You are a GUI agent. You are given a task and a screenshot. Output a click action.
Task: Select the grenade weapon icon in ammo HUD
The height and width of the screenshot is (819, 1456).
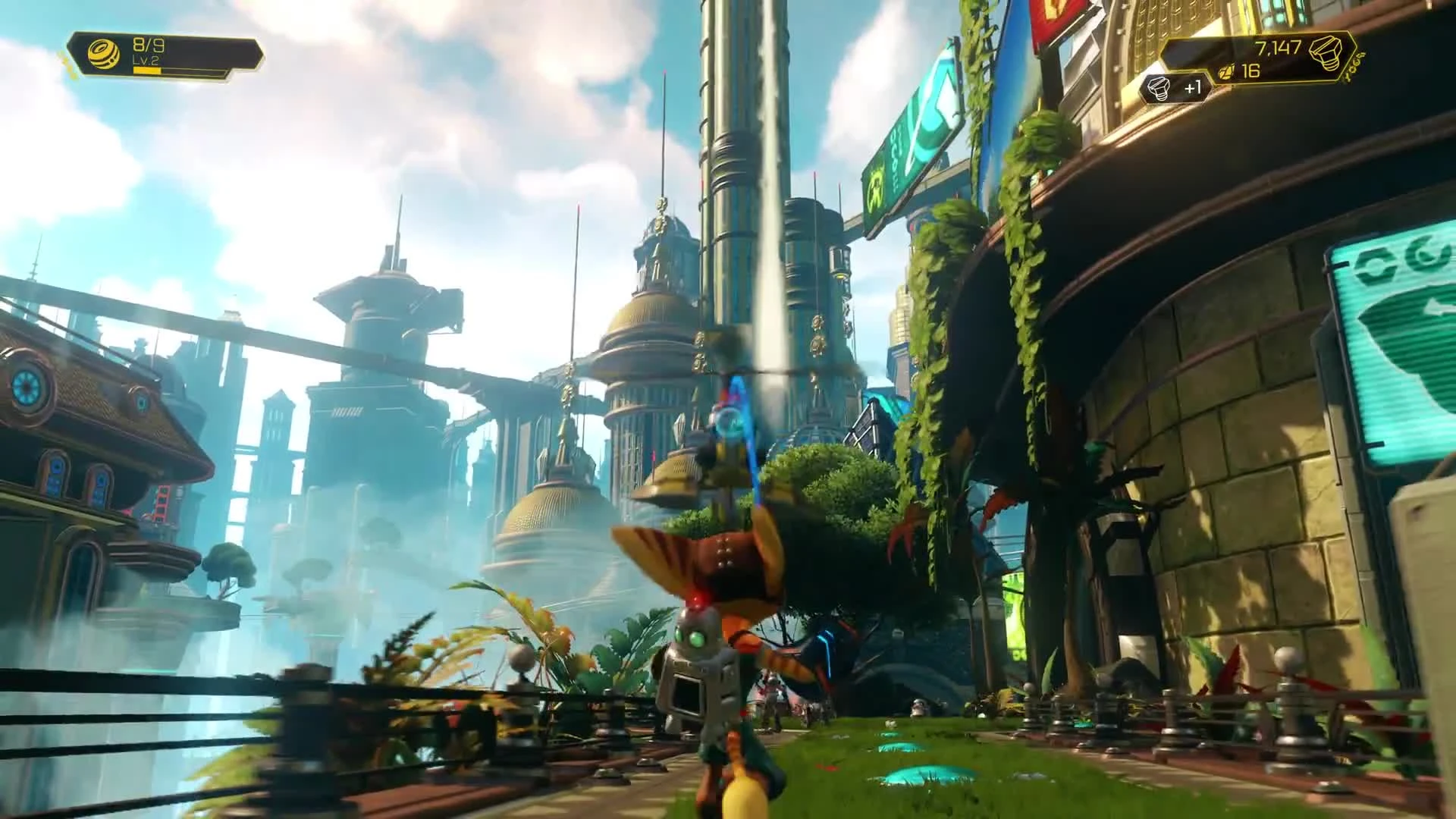(x=103, y=53)
